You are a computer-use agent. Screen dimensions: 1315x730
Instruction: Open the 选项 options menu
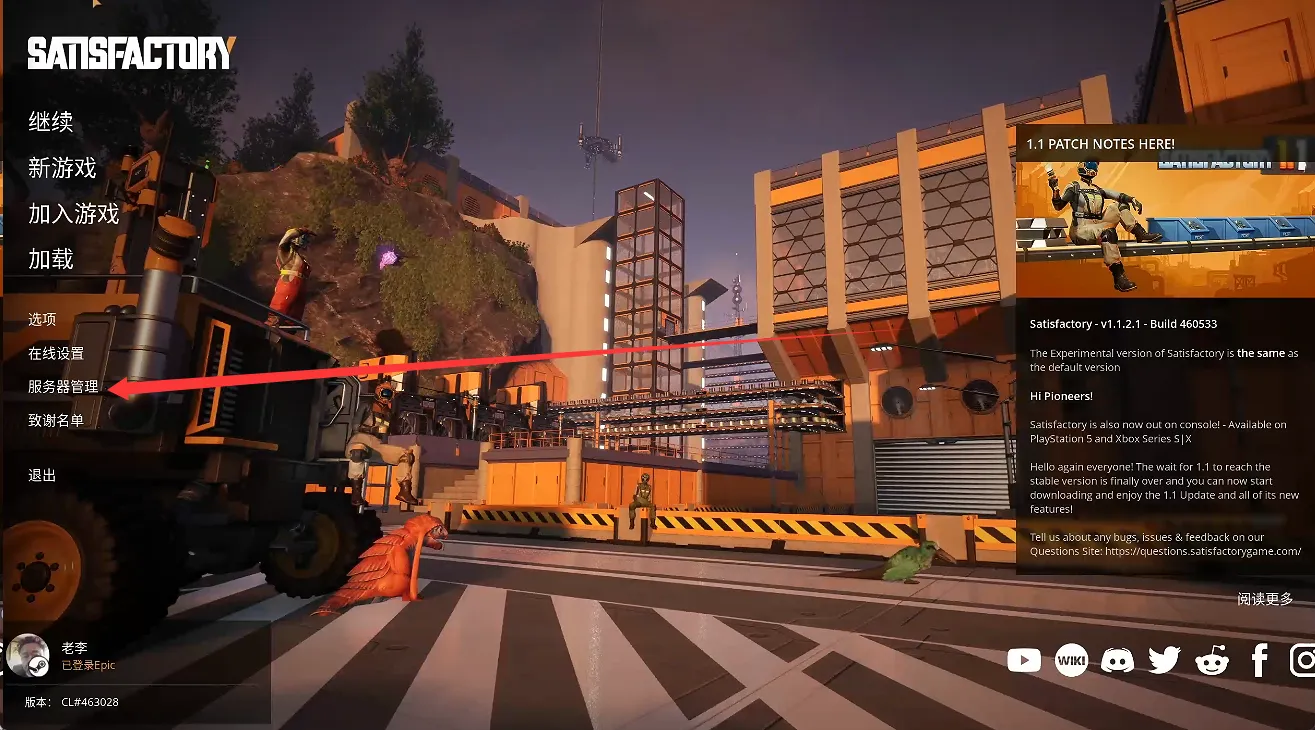[42, 319]
